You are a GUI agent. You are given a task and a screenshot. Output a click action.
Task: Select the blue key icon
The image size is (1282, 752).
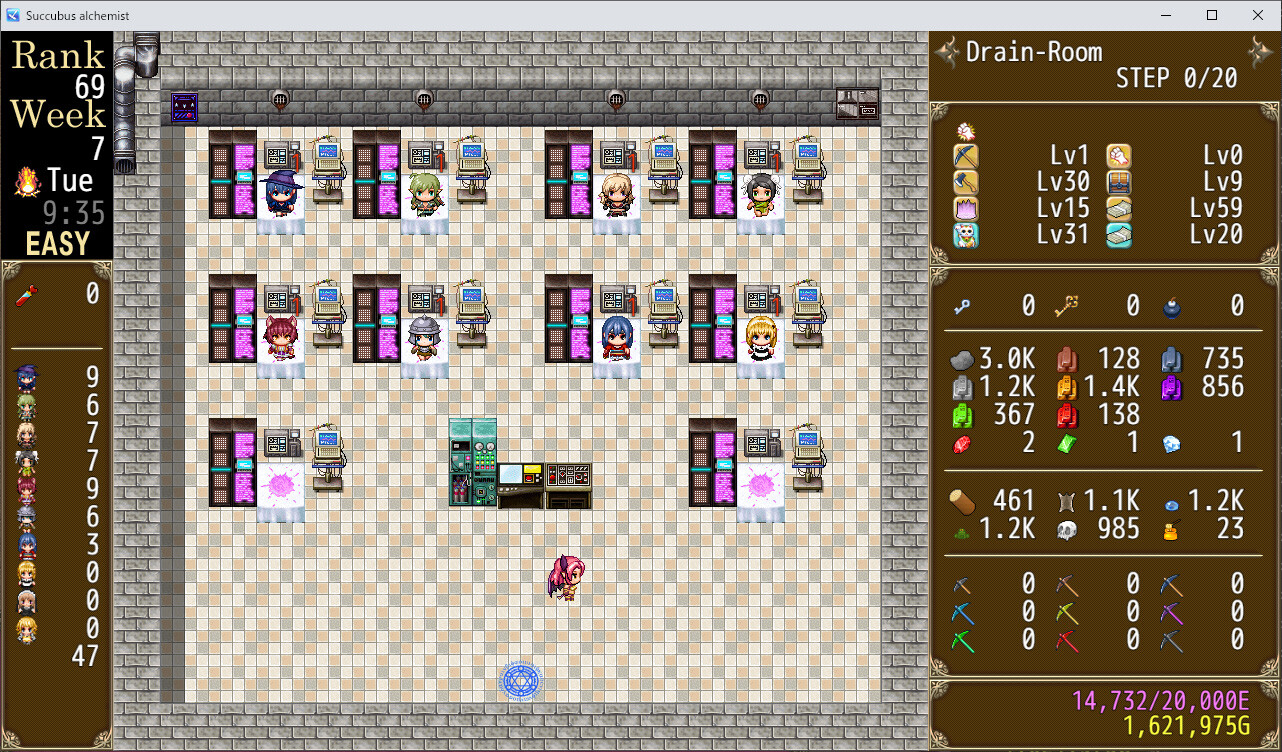coord(960,308)
